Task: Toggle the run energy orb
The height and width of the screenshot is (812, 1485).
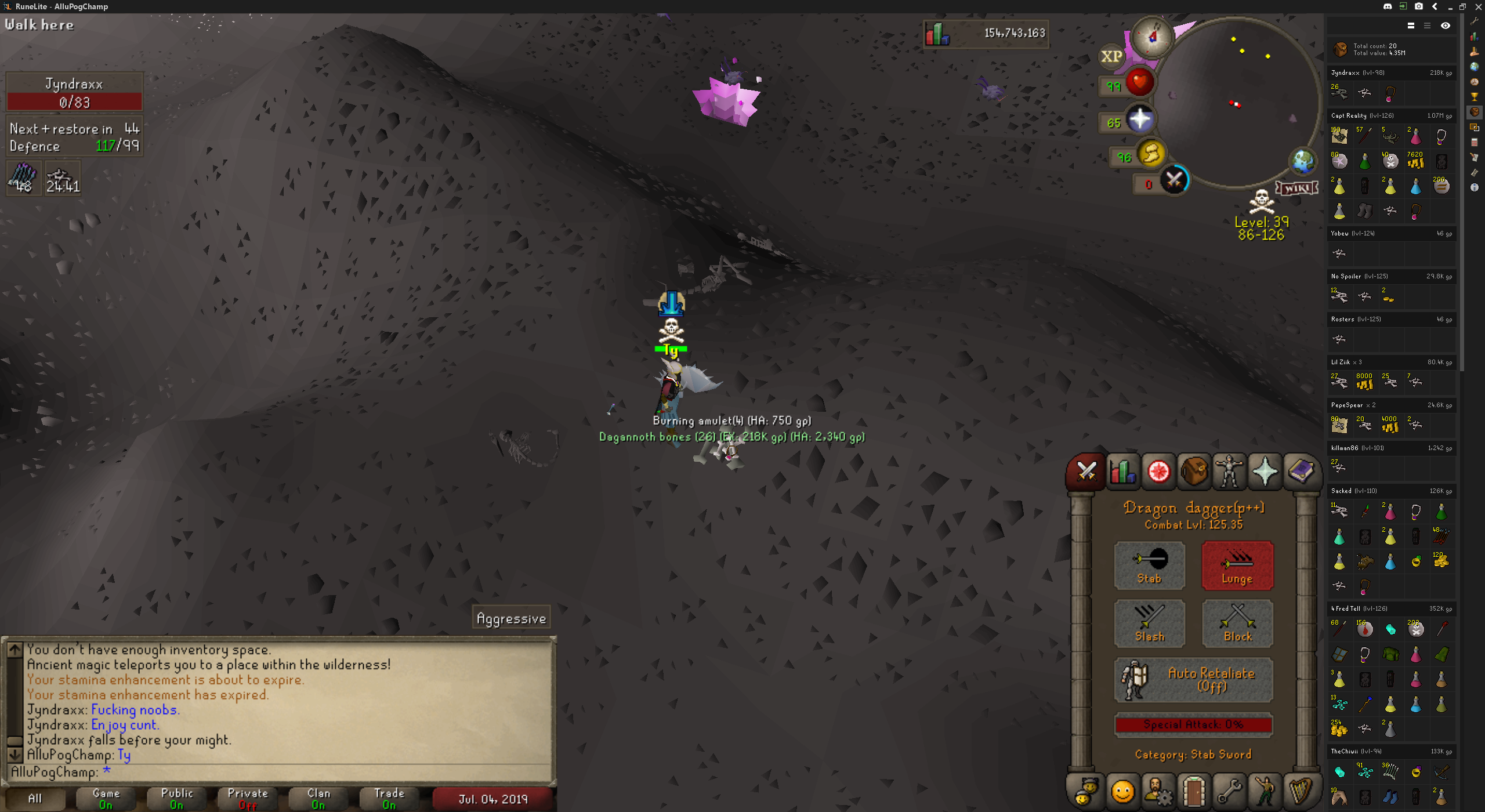Action: tap(1151, 154)
